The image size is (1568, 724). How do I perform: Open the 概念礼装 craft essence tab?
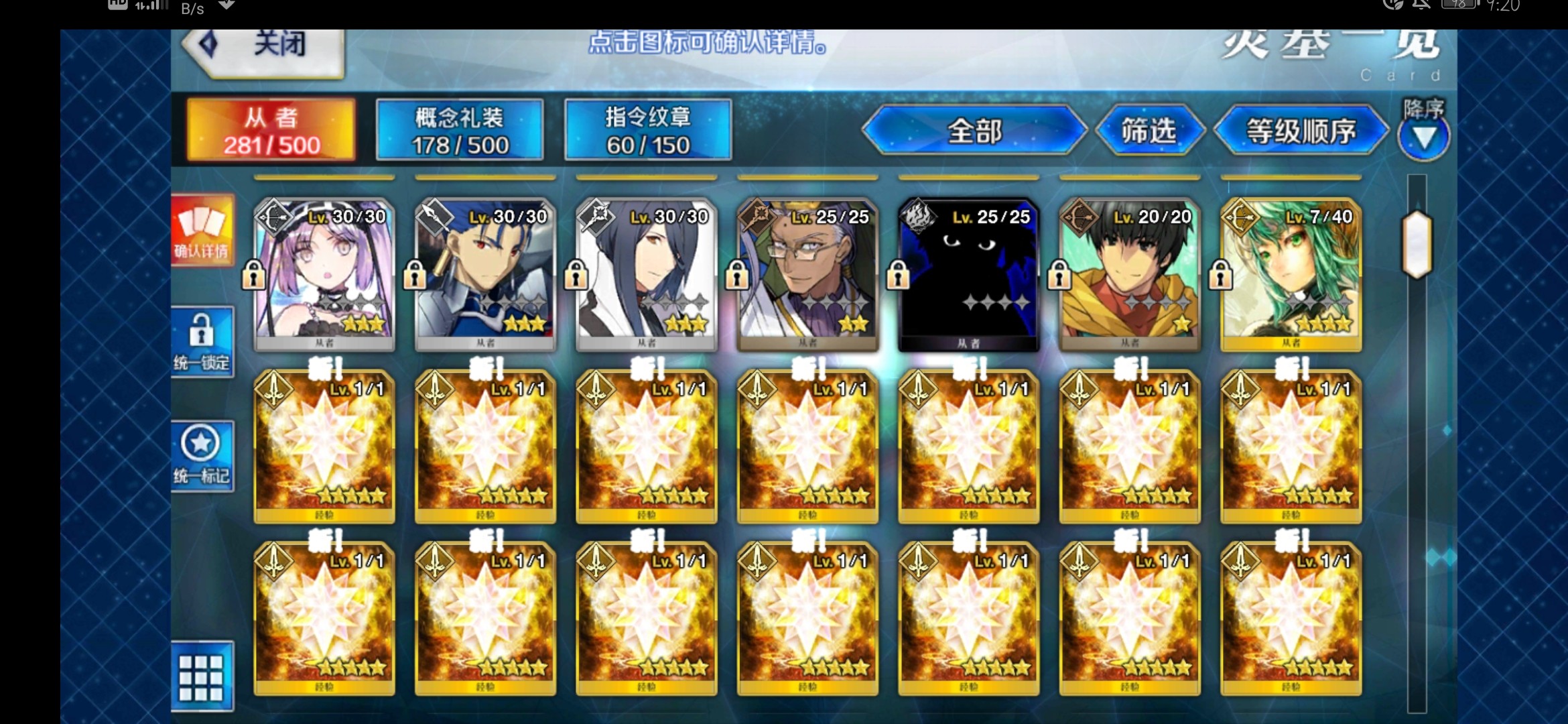point(460,131)
